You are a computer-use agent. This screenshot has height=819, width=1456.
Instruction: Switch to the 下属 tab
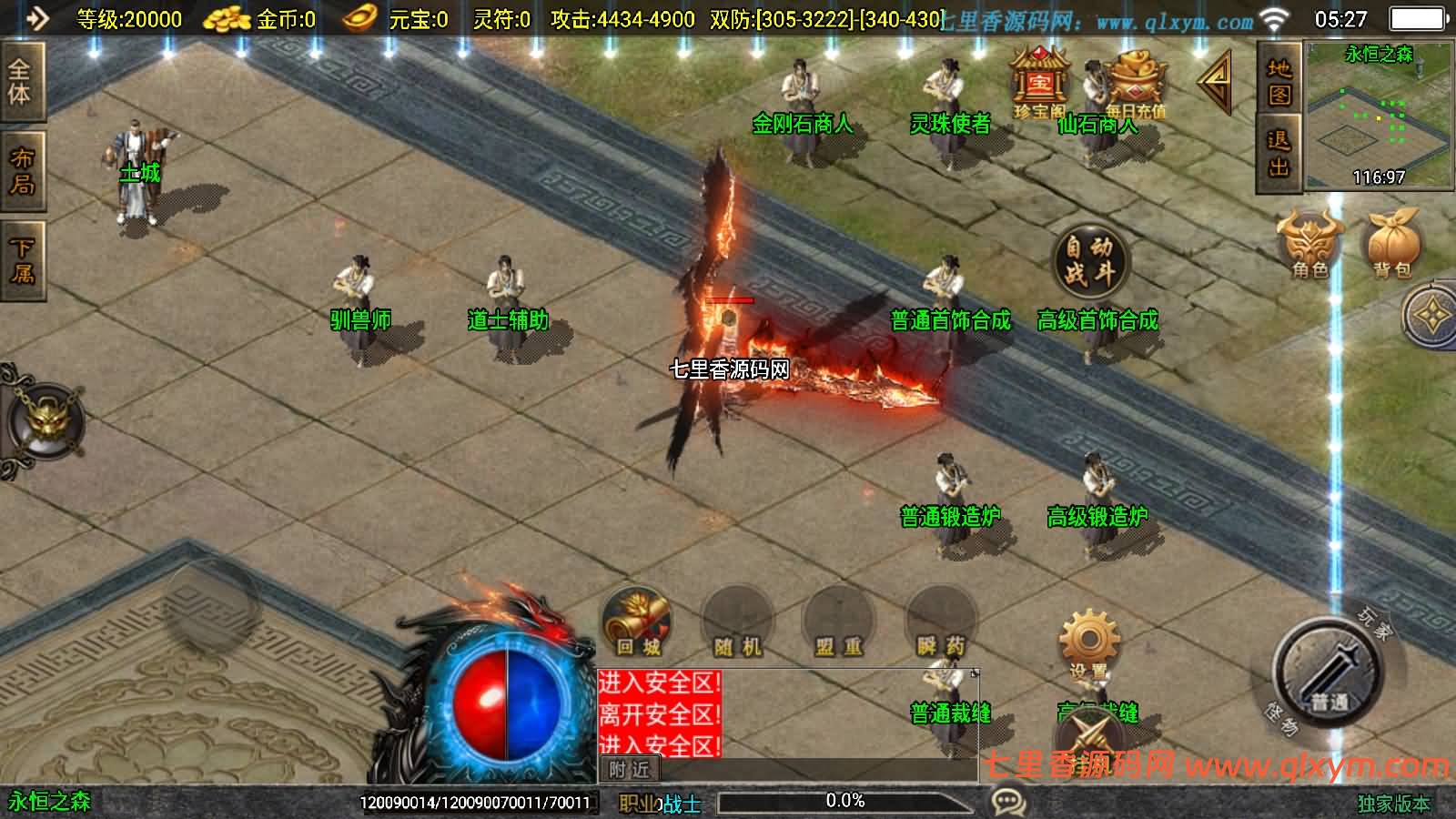click(x=20, y=260)
